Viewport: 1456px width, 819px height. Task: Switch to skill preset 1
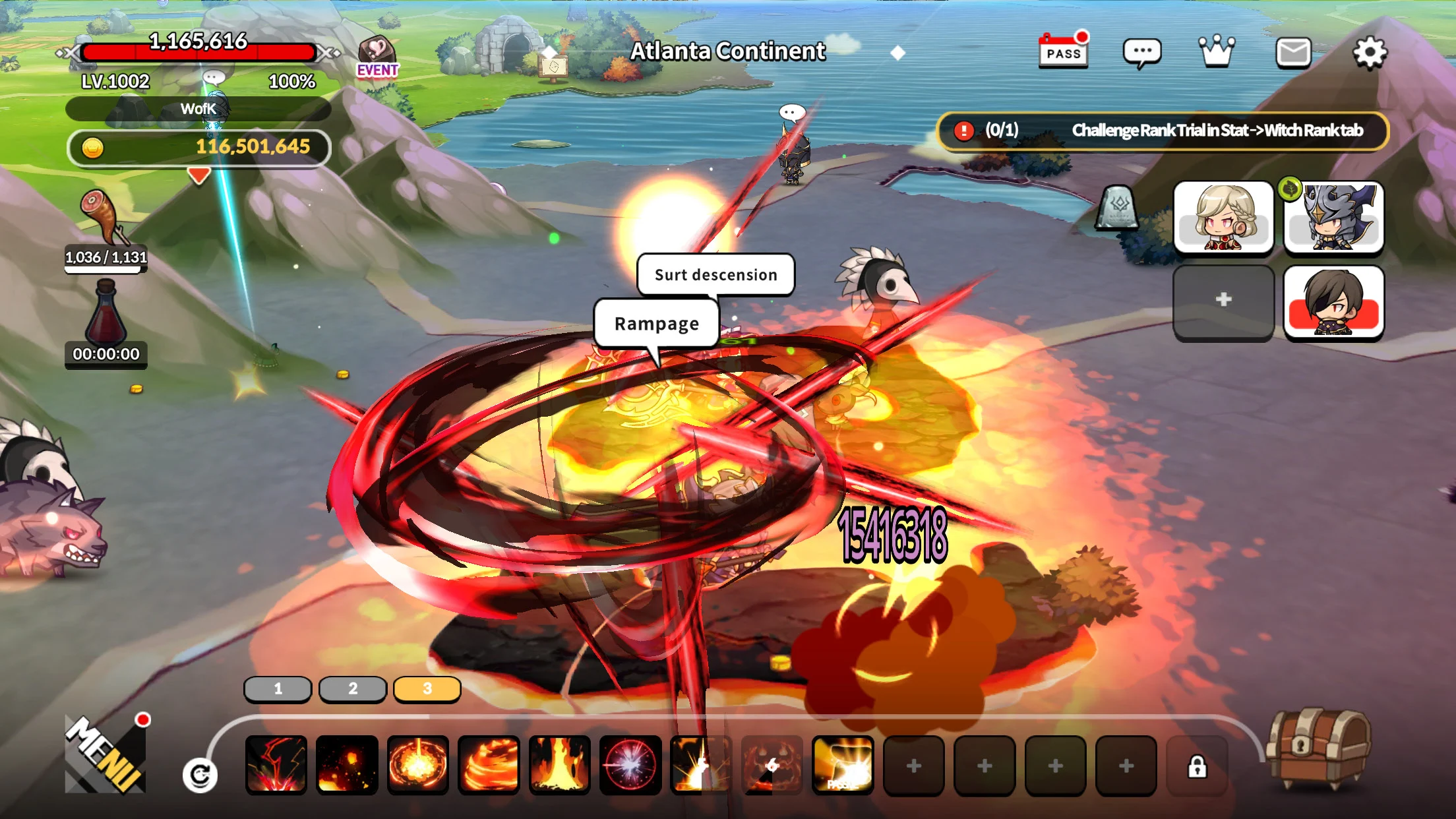tap(278, 689)
